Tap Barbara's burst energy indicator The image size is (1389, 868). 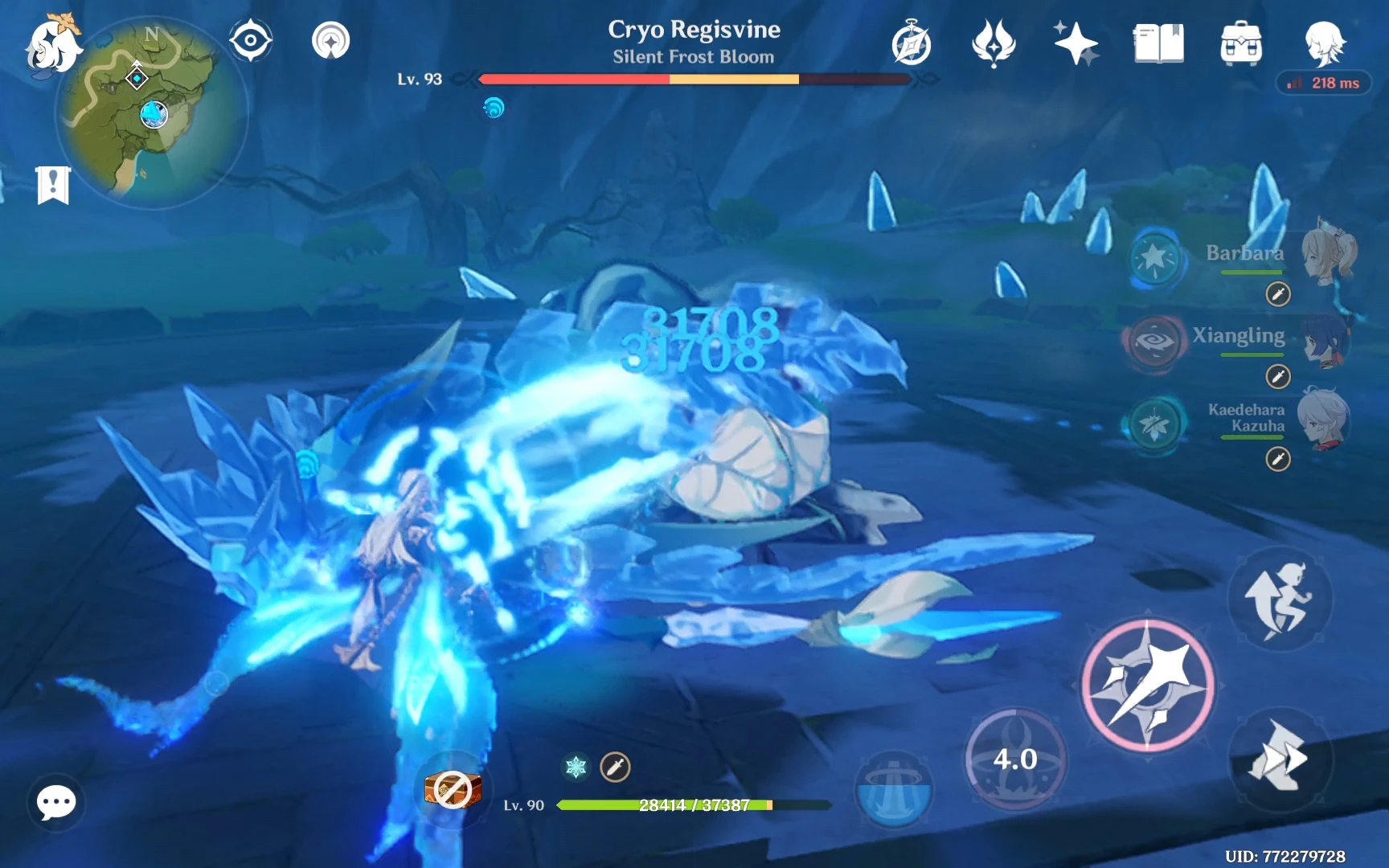[1155, 259]
